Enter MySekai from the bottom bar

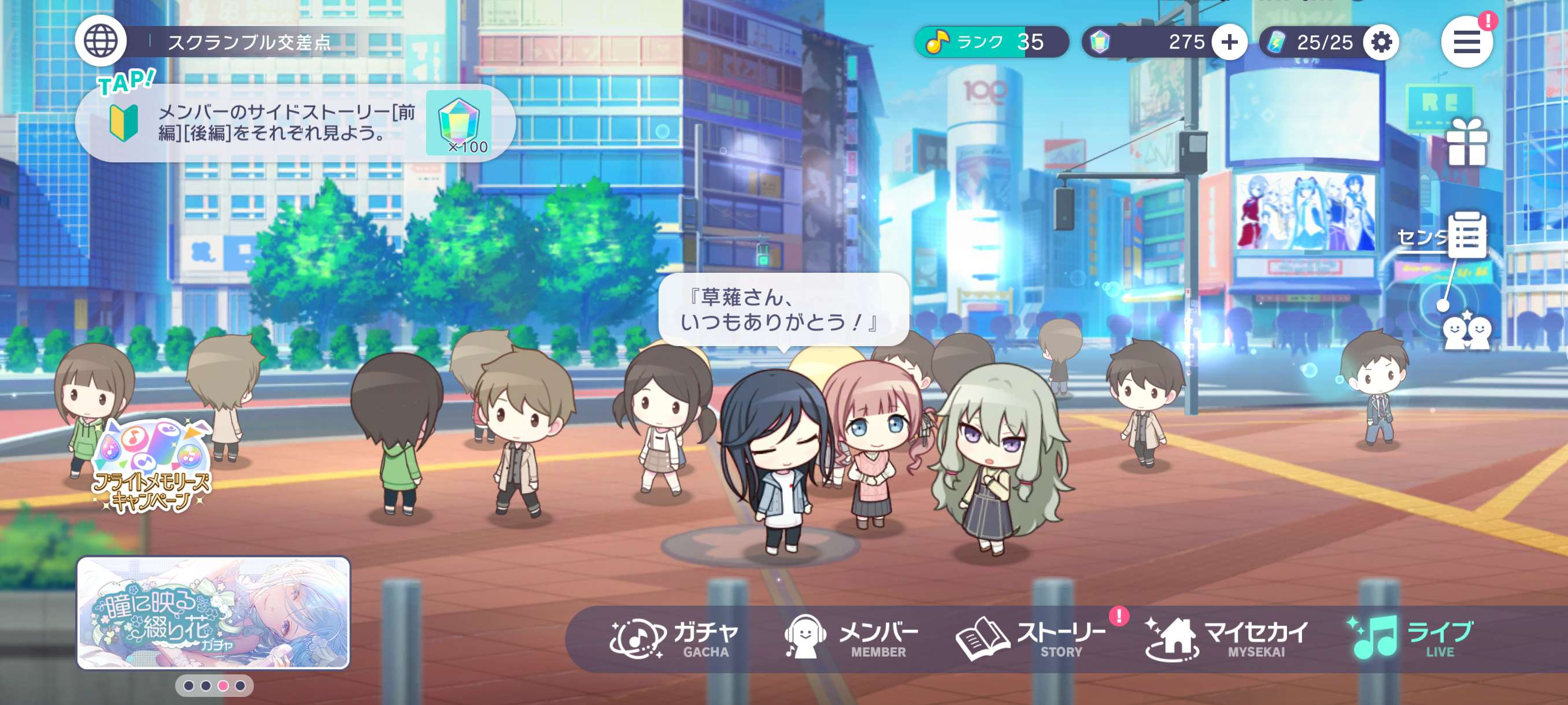coord(1226,639)
